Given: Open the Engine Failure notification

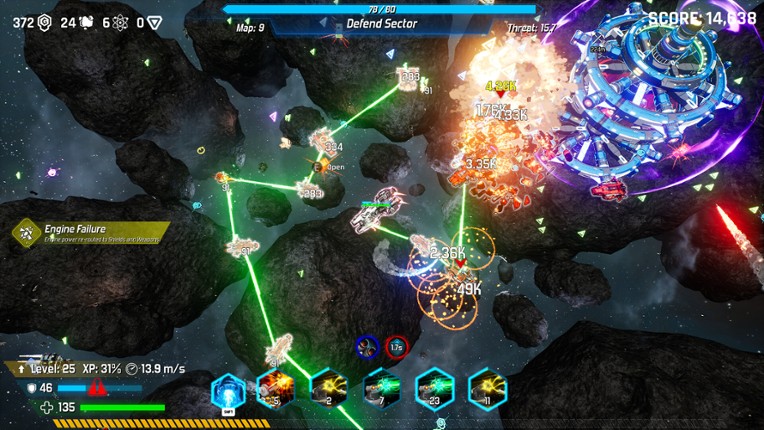Looking at the screenshot, I should 90,233.
